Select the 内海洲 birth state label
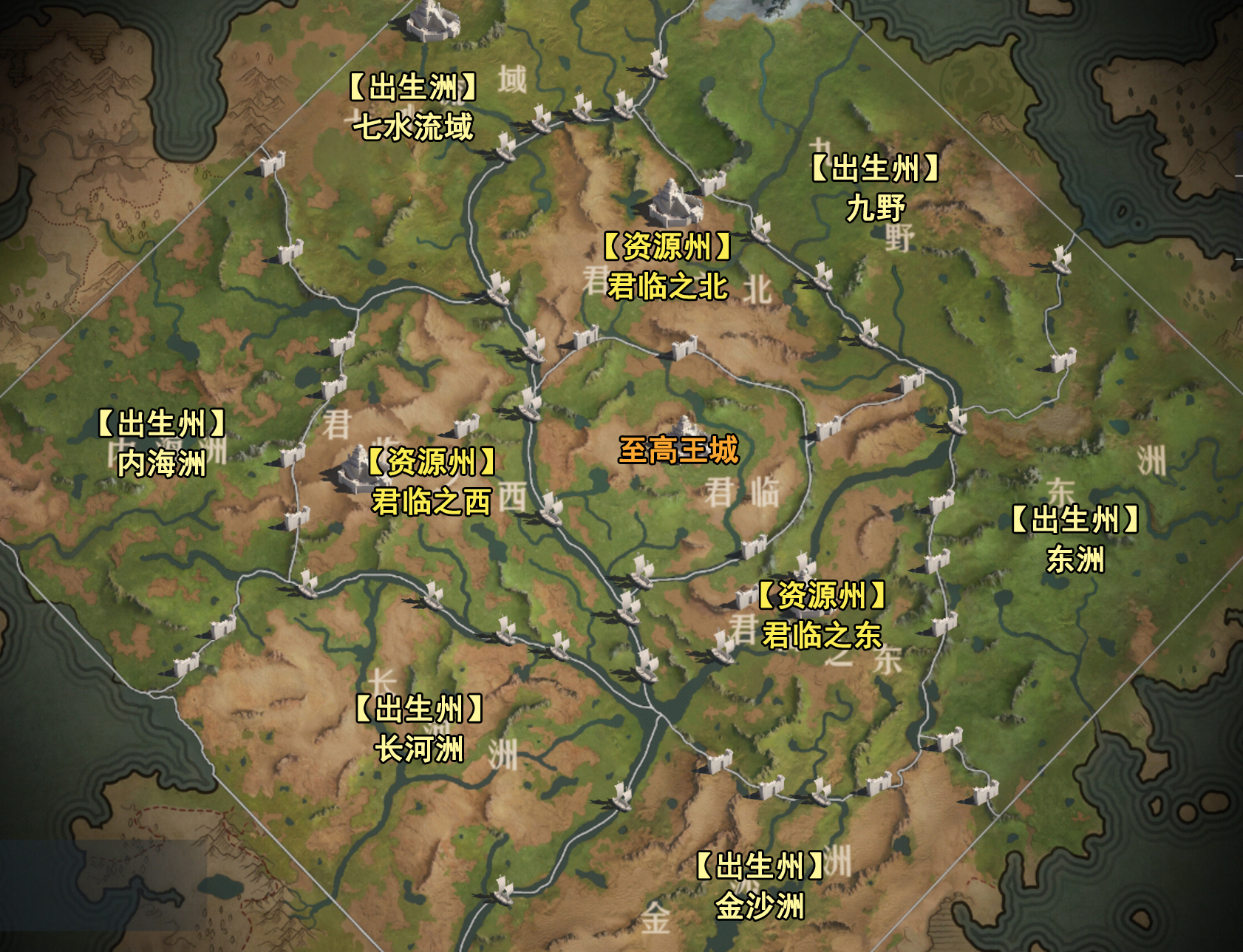This screenshot has width=1243, height=952. (x=161, y=463)
